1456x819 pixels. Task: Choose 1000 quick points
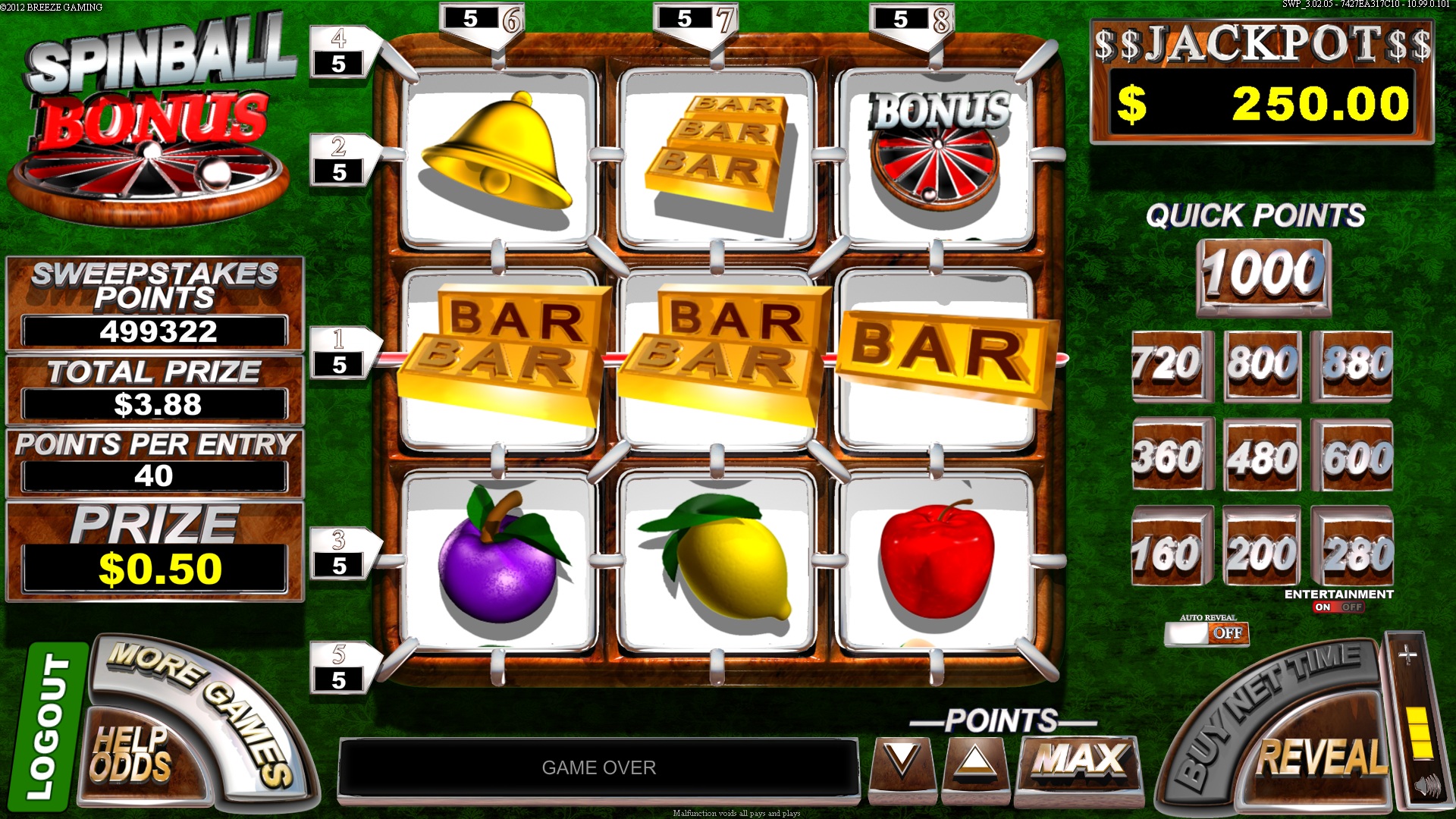point(1263,275)
